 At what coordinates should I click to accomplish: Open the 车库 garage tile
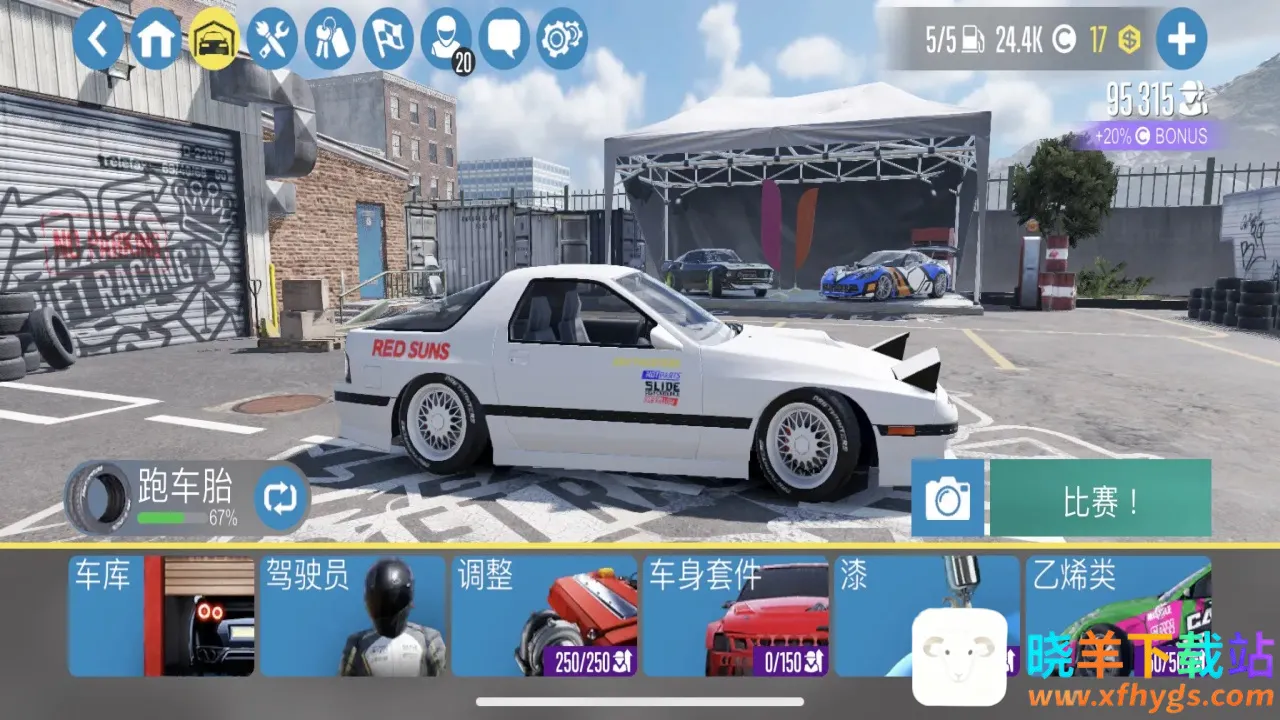coord(161,616)
